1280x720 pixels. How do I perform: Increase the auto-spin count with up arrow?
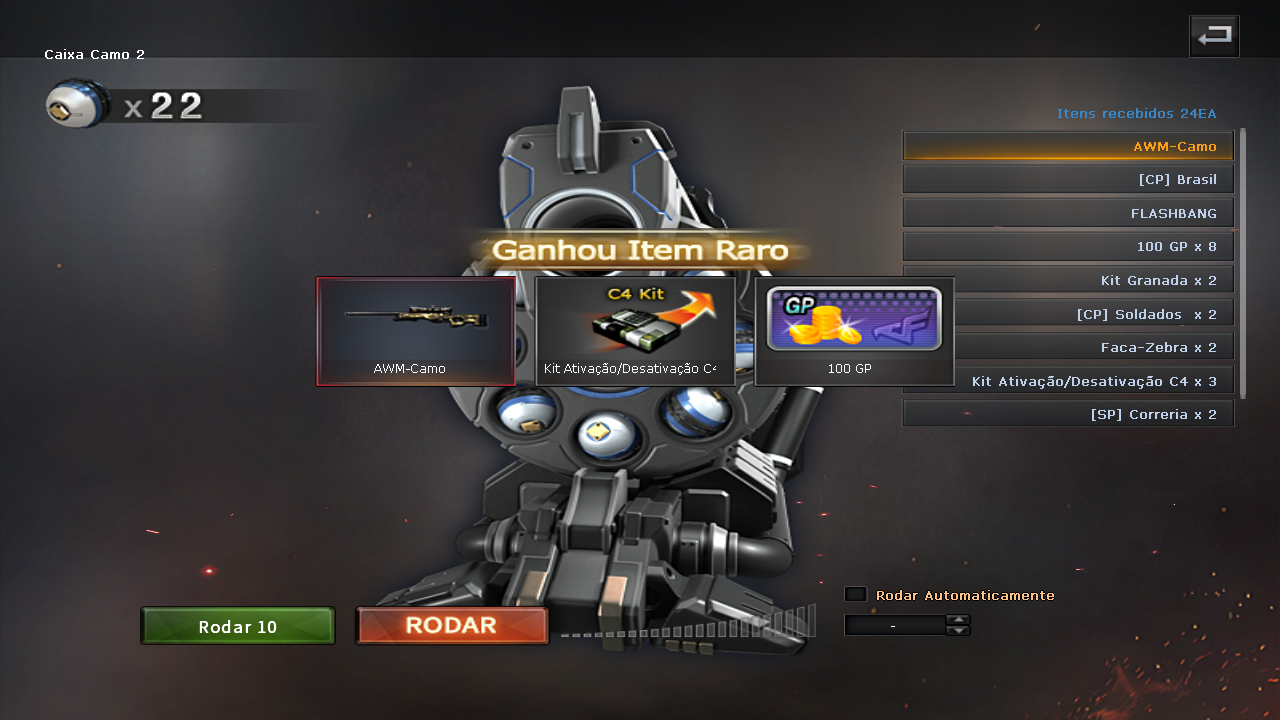(958, 620)
